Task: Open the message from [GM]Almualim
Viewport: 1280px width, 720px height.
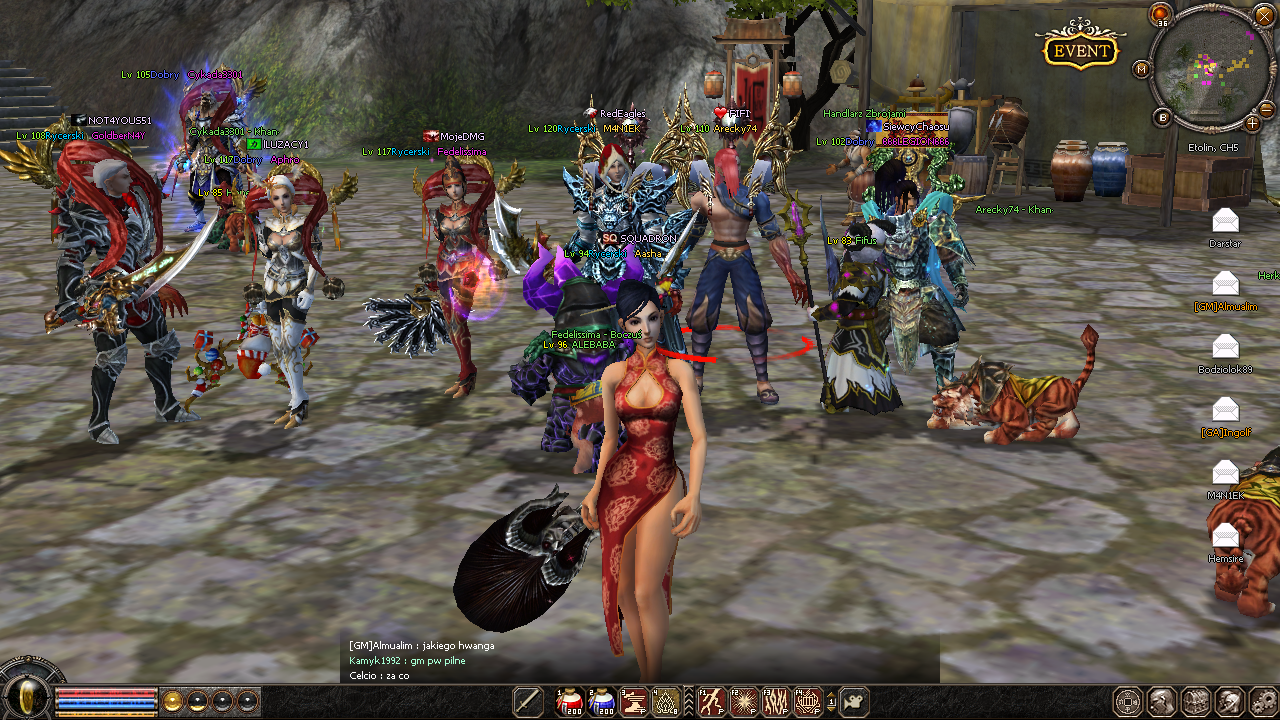Action: click(x=1225, y=284)
